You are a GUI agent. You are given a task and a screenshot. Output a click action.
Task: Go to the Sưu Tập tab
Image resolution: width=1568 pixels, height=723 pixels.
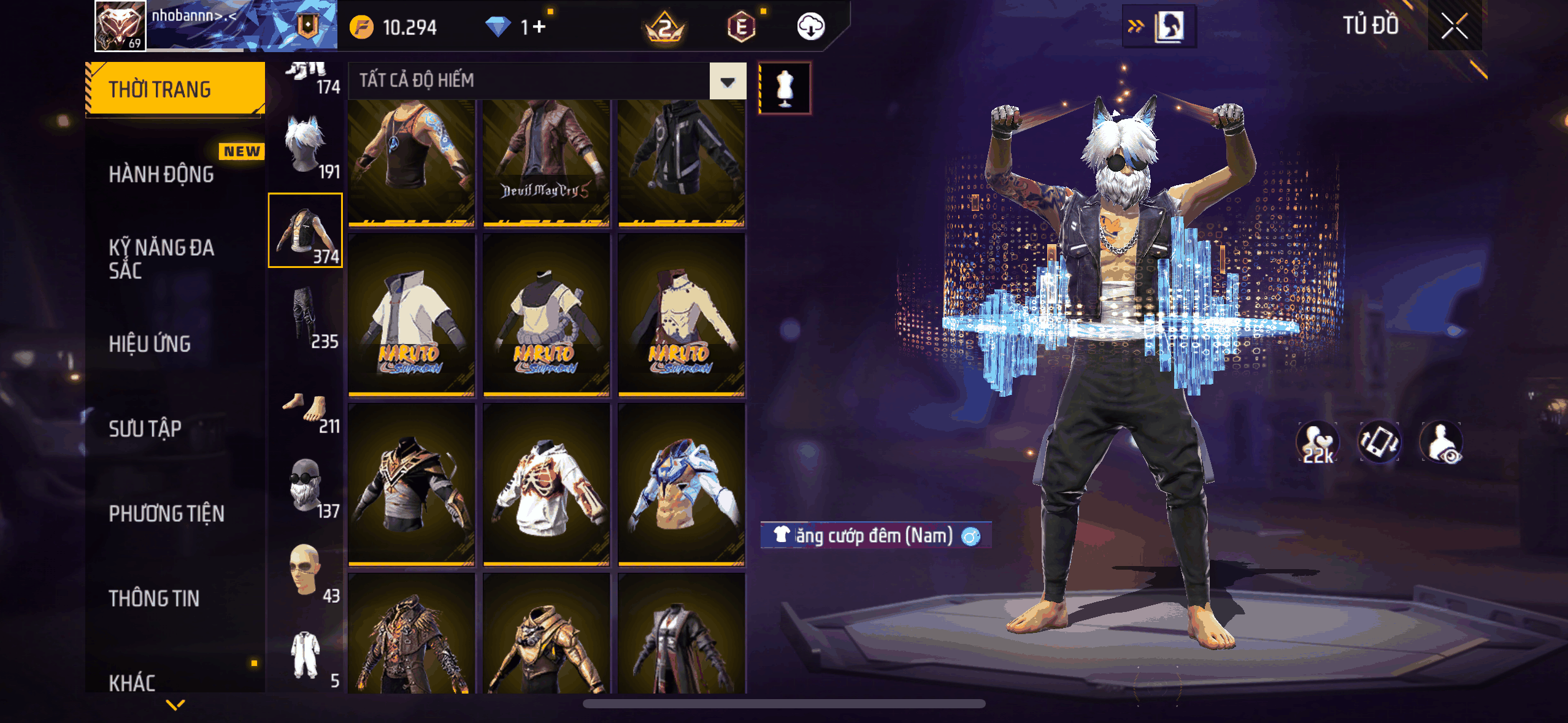[x=145, y=428]
